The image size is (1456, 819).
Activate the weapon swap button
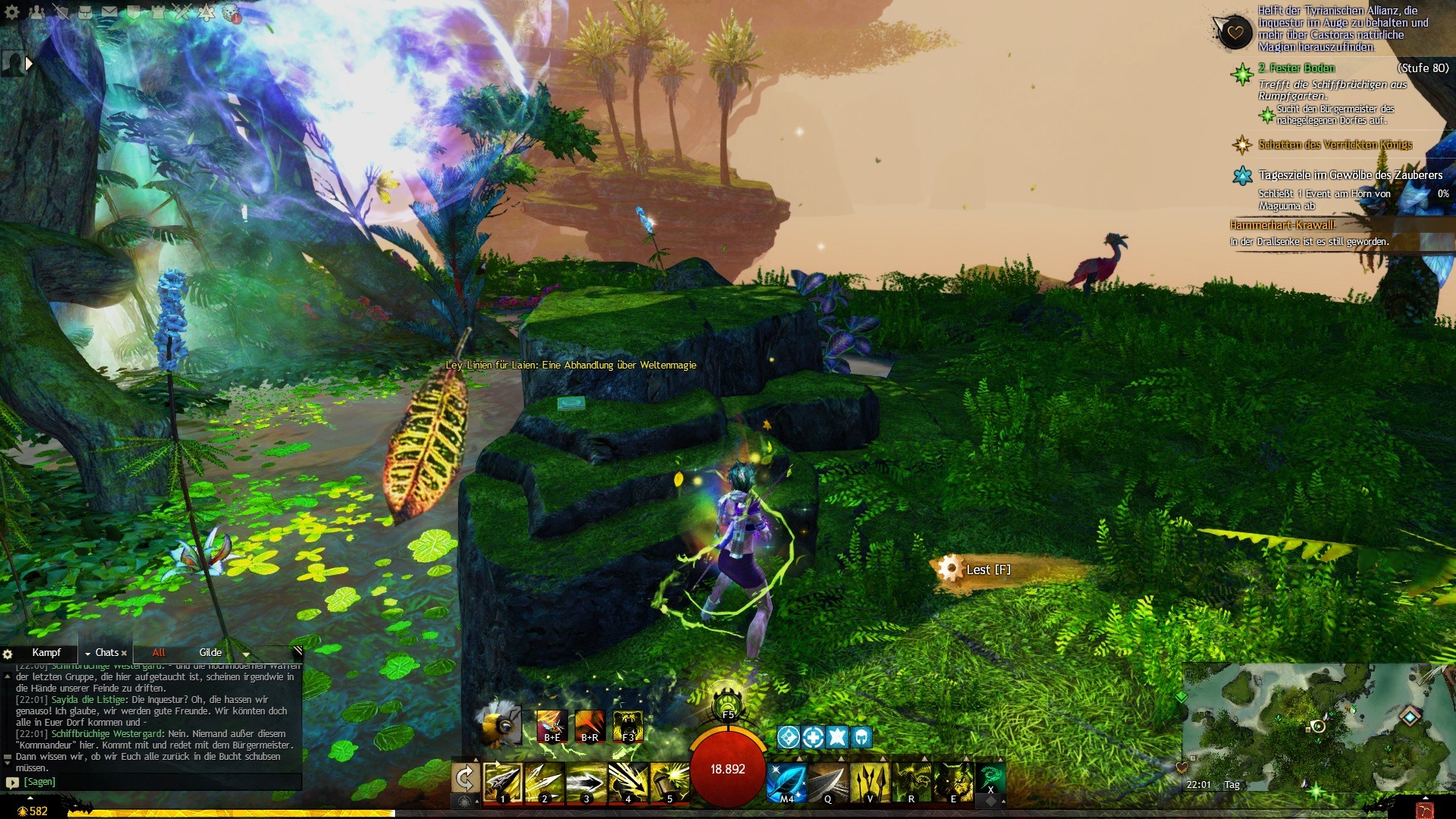[x=464, y=779]
